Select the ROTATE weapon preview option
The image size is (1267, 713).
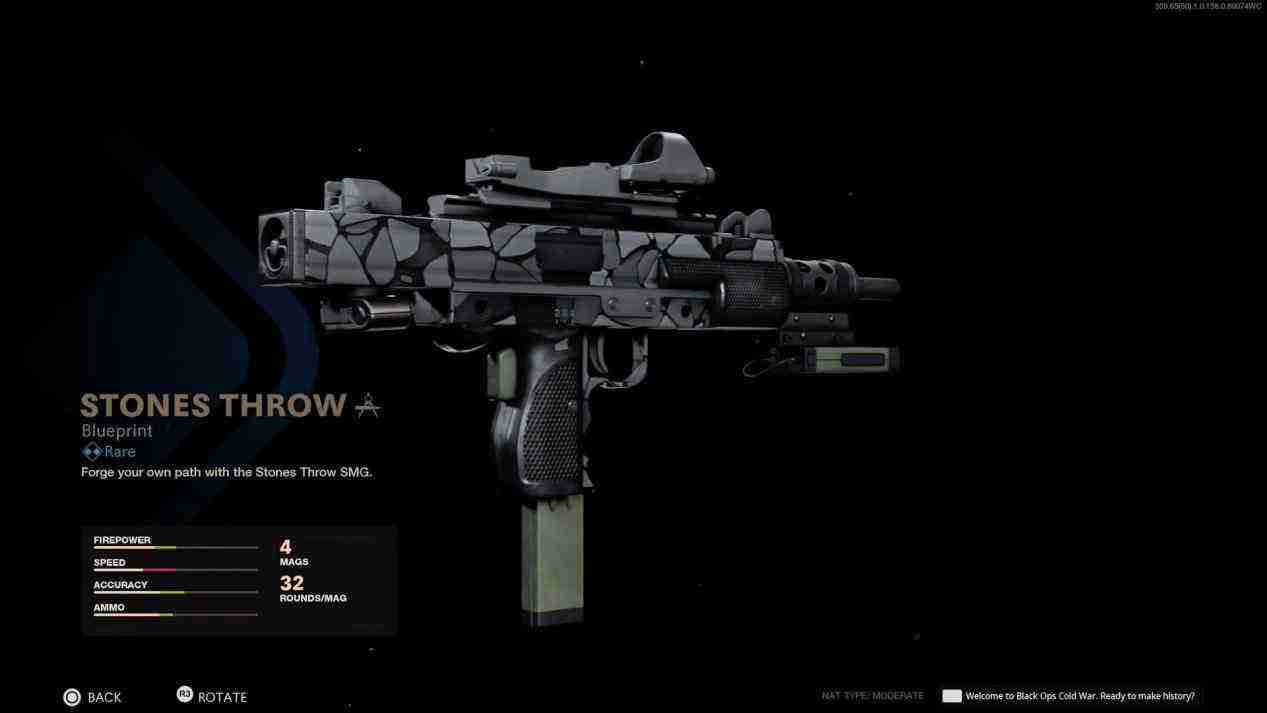[x=212, y=697]
